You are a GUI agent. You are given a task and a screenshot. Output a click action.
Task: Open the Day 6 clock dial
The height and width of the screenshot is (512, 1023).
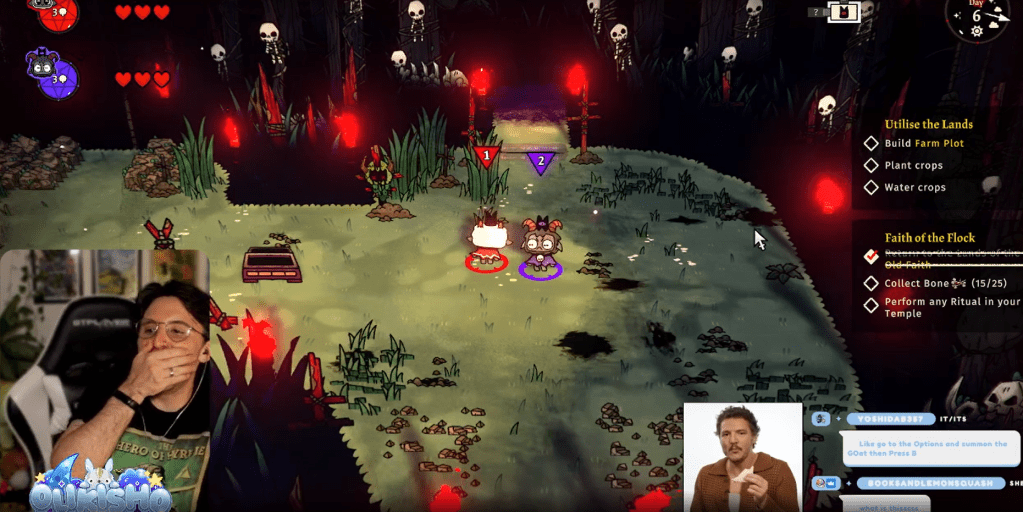pyautogui.click(x=977, y=20)
